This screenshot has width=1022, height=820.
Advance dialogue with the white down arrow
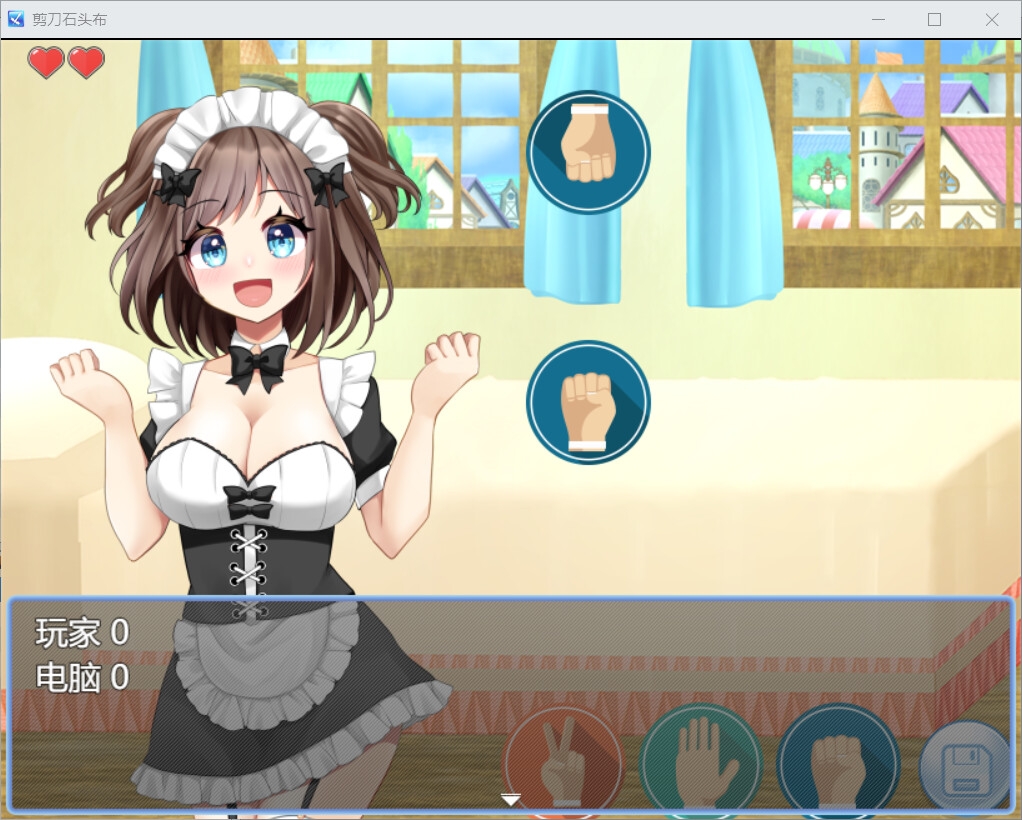[511, 799]
